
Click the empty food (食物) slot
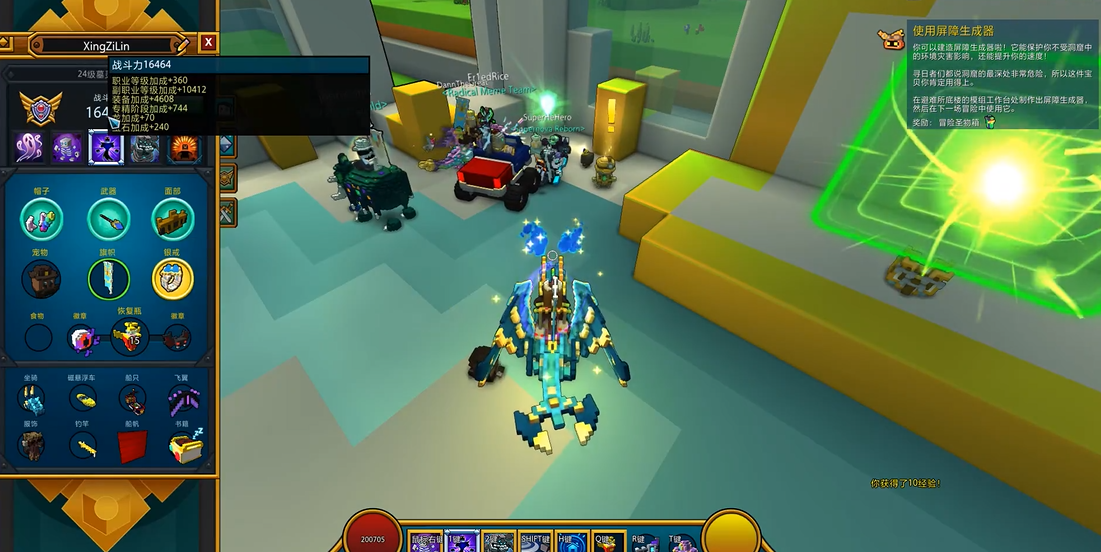pos(38,338)
